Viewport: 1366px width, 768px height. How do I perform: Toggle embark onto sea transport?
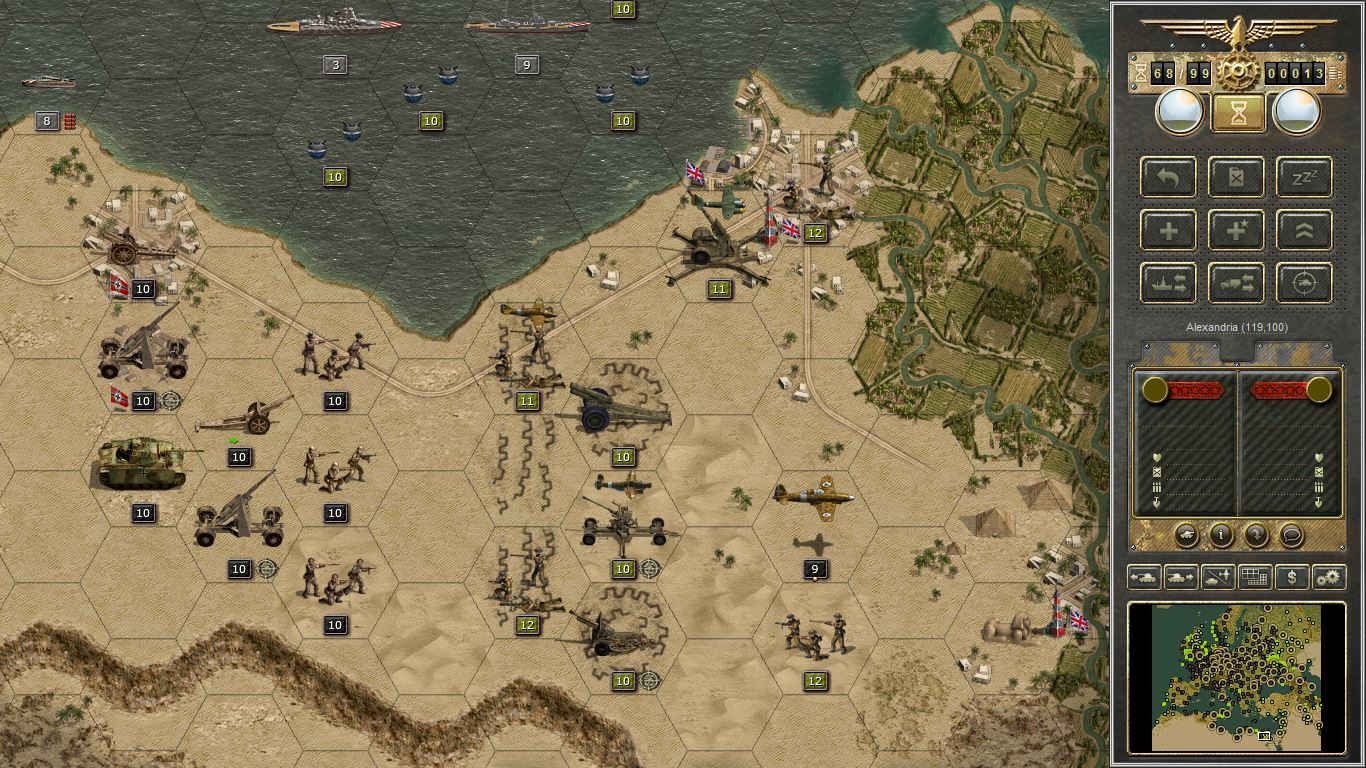(1168, 283)
